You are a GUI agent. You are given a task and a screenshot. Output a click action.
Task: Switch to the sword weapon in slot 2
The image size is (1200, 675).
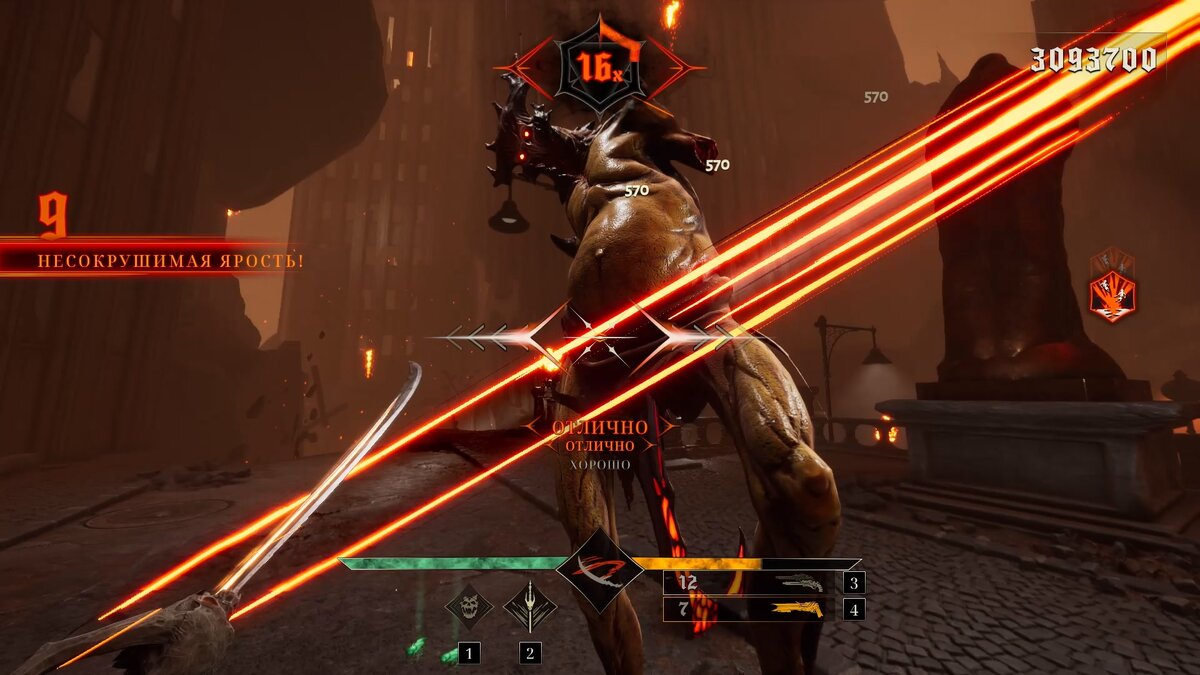[529, 606]
